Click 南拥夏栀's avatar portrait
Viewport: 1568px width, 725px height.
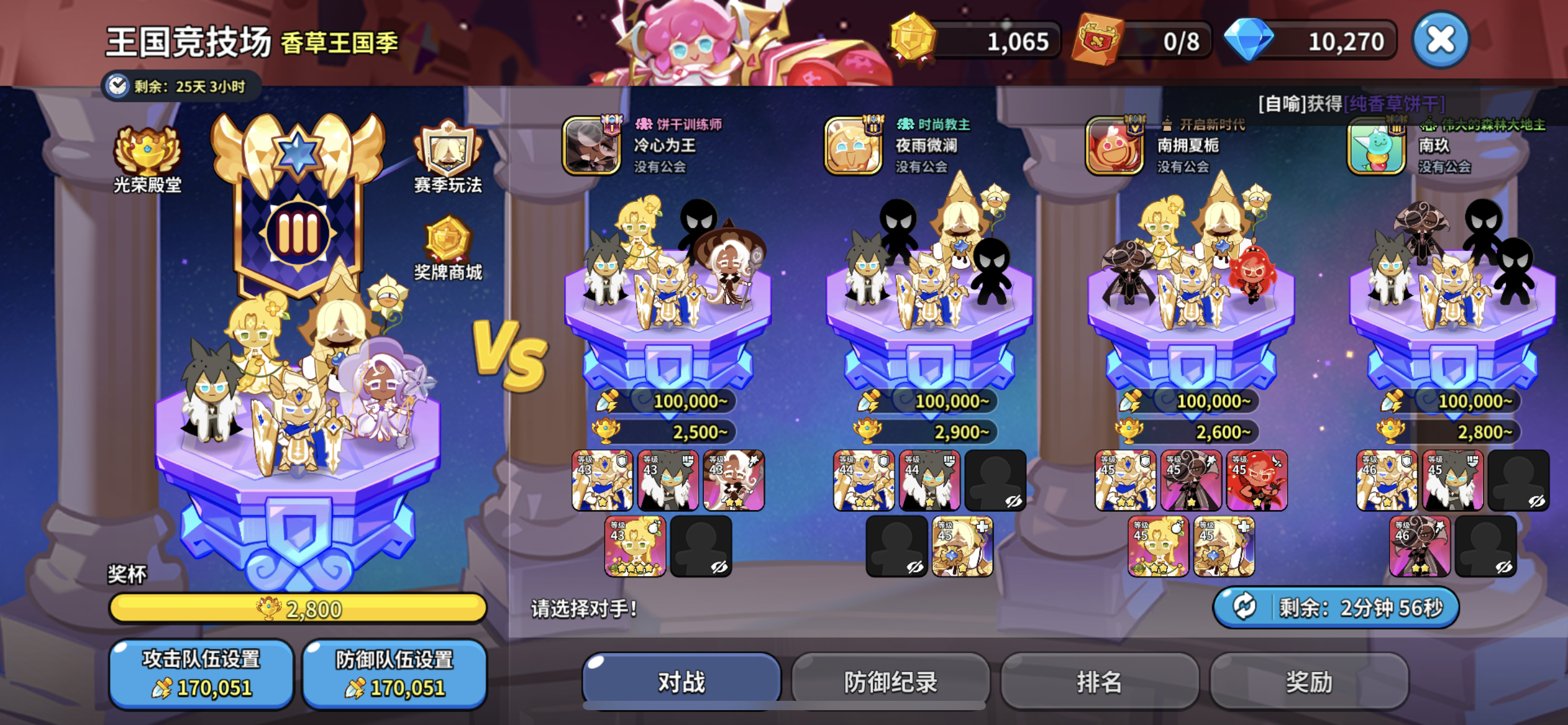coord(1115,147)
